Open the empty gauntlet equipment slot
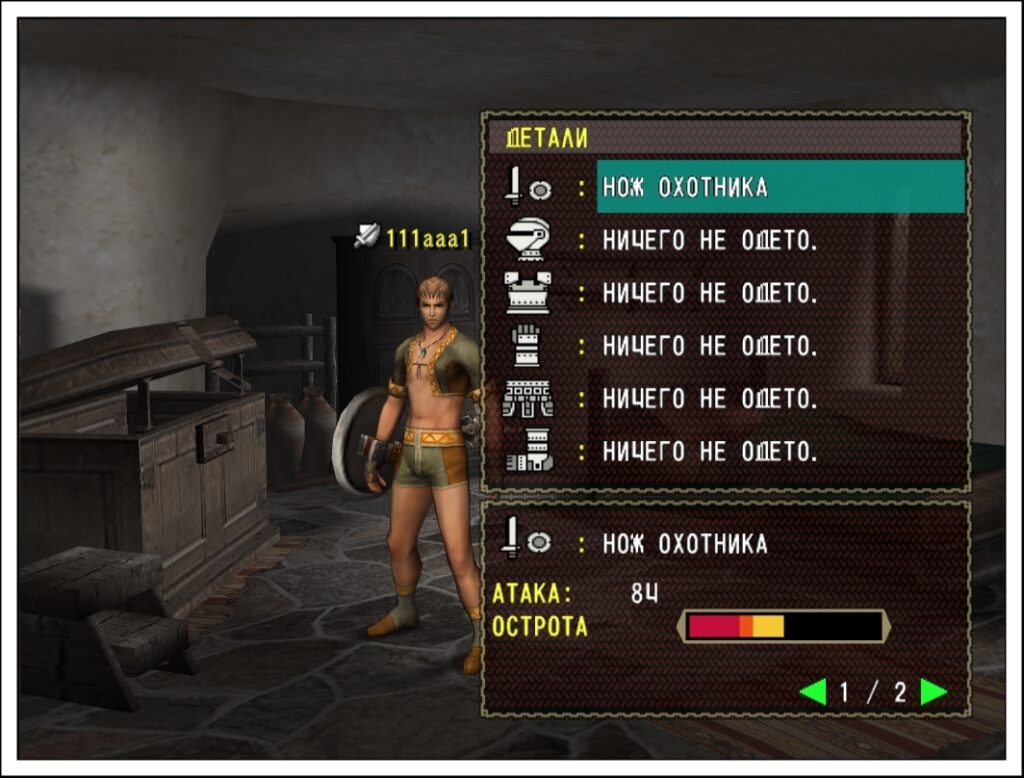Image resolution: width=1024 pixels, height=778 pixels. 710,346
